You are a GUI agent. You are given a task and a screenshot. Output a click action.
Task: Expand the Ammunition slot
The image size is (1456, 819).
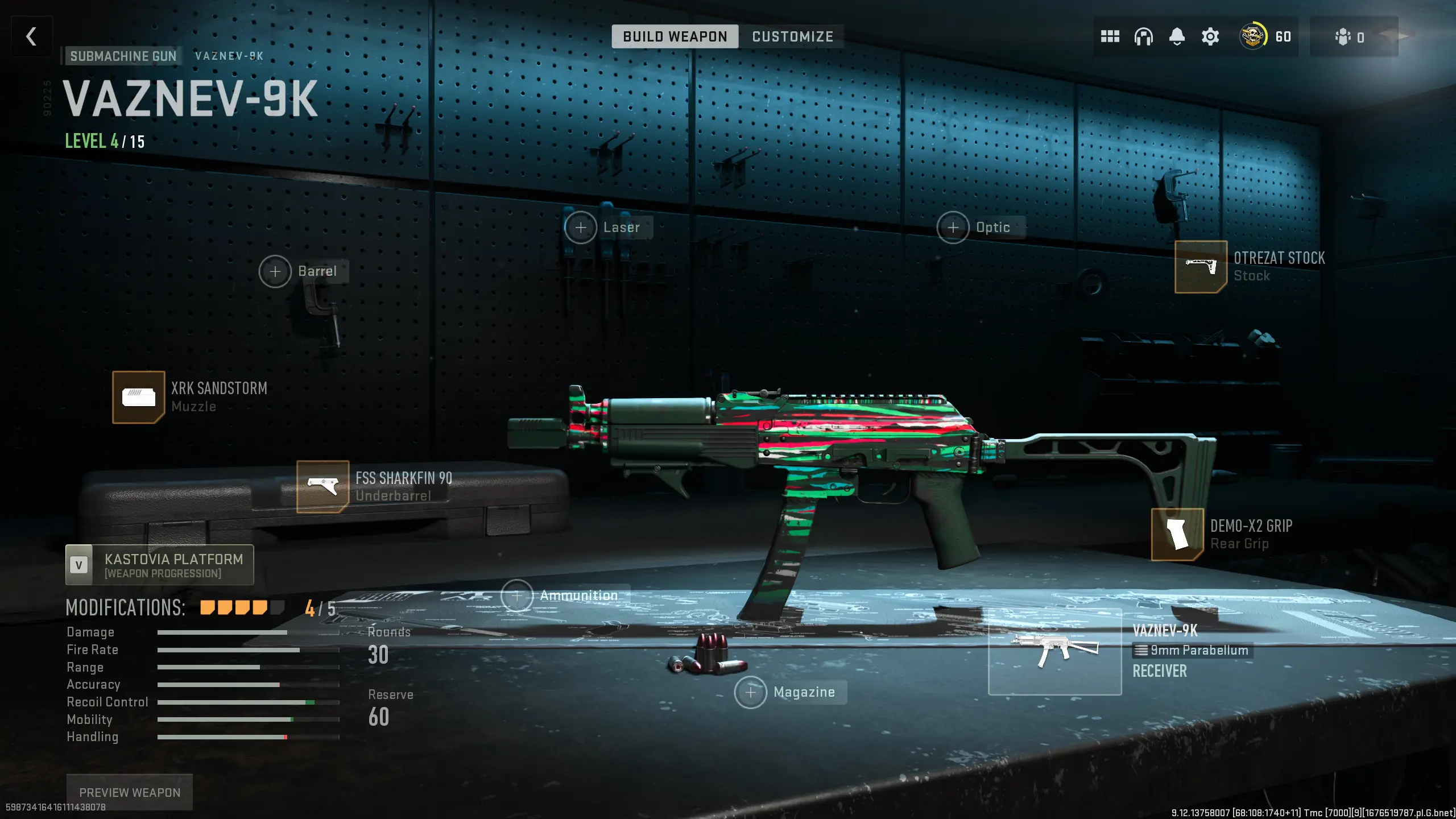pyautogui.click(x=517, y=595)
